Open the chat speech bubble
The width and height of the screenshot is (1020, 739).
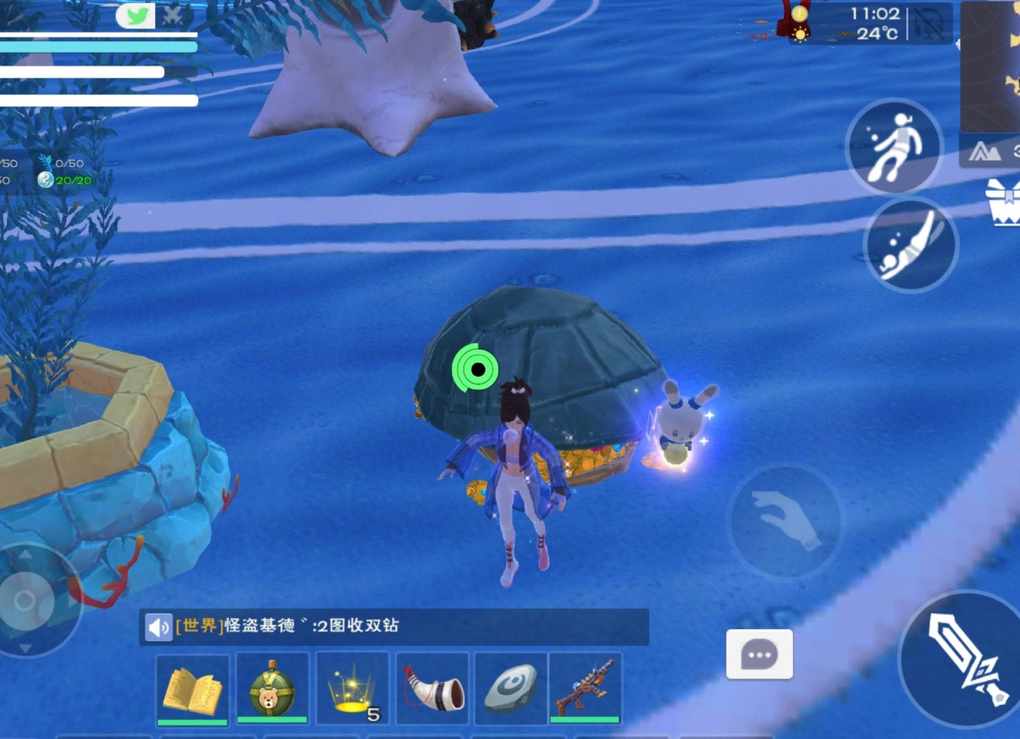759,655
